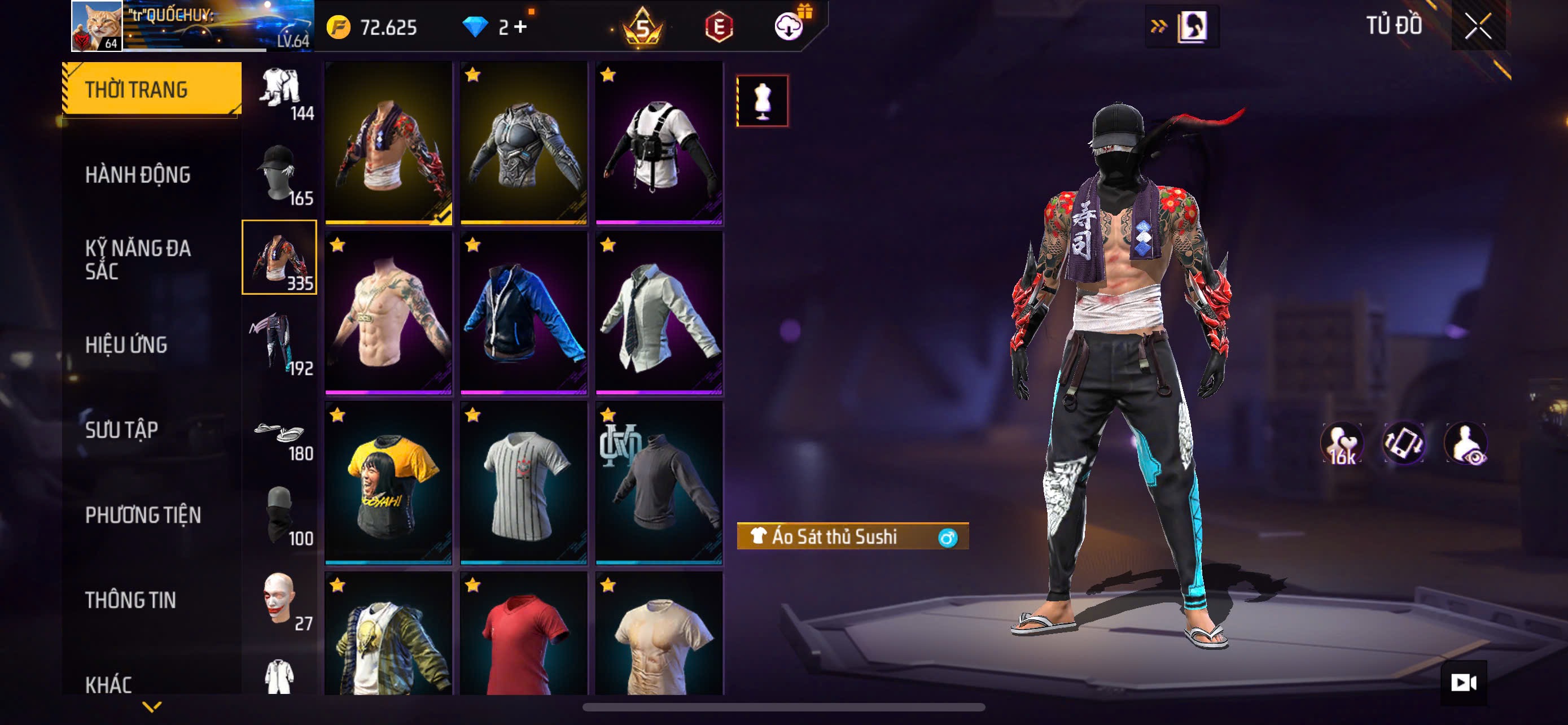Tap the rotate phone icon button
Screen dimensions: 1568x725
(x=1404, y=444)
